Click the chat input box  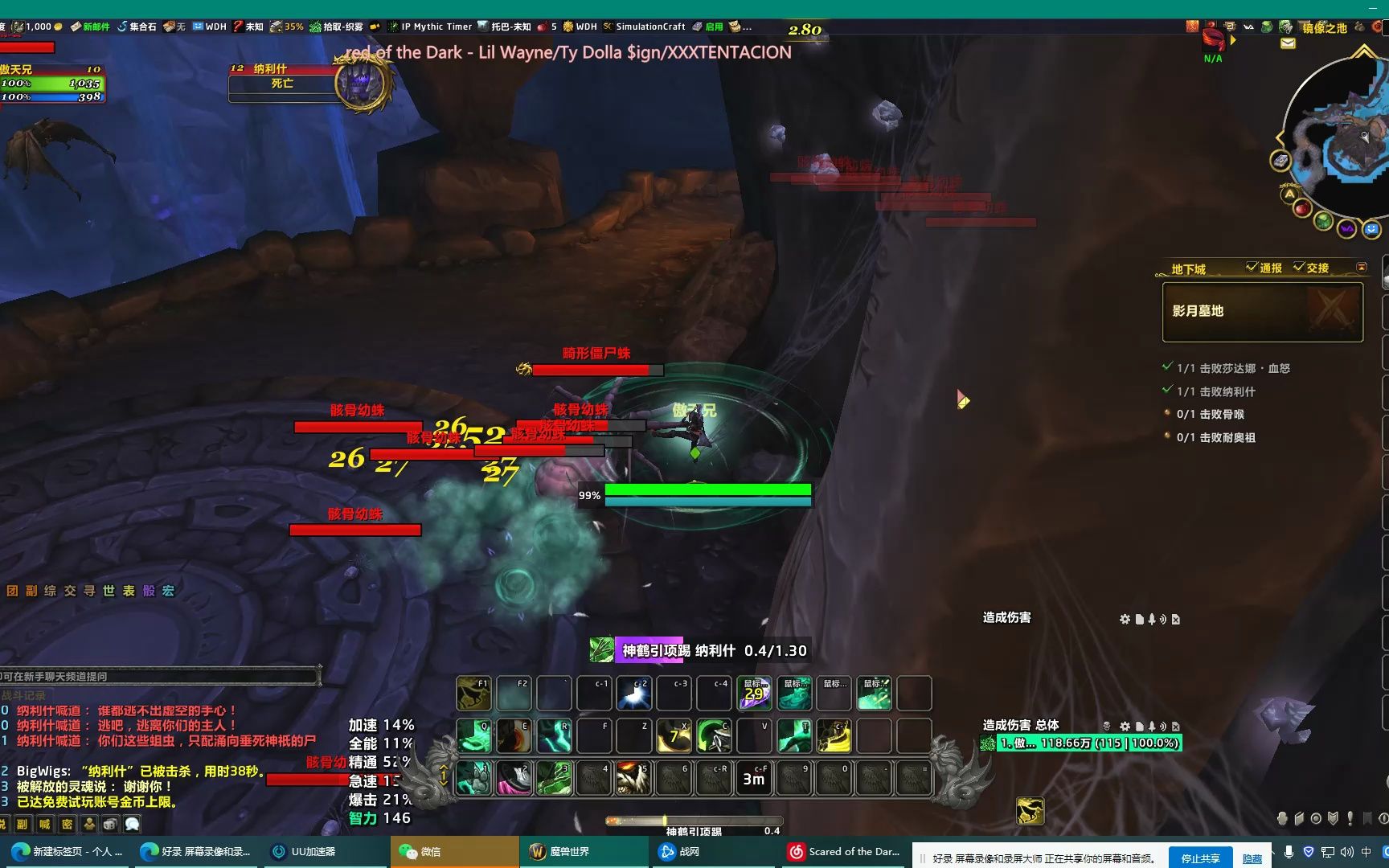159,677
